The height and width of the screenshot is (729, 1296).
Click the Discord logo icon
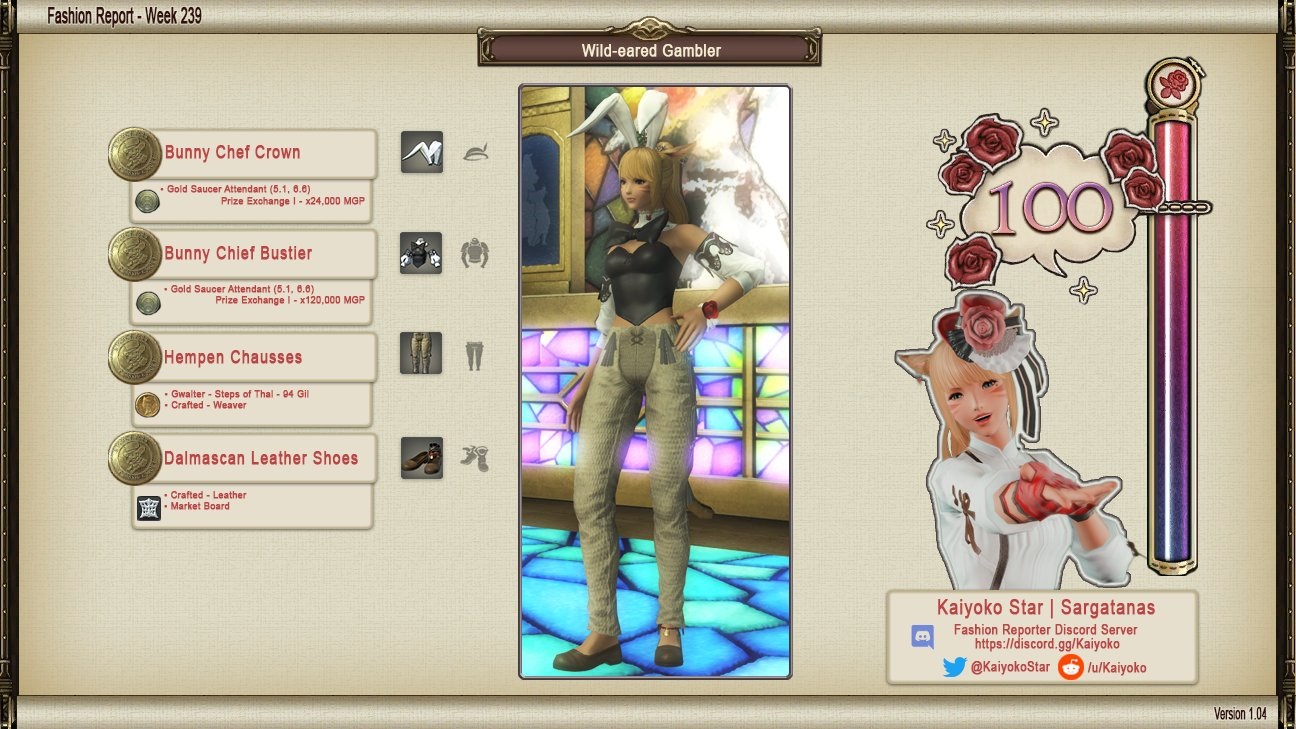pyautogui.click(x=923, y=637)
